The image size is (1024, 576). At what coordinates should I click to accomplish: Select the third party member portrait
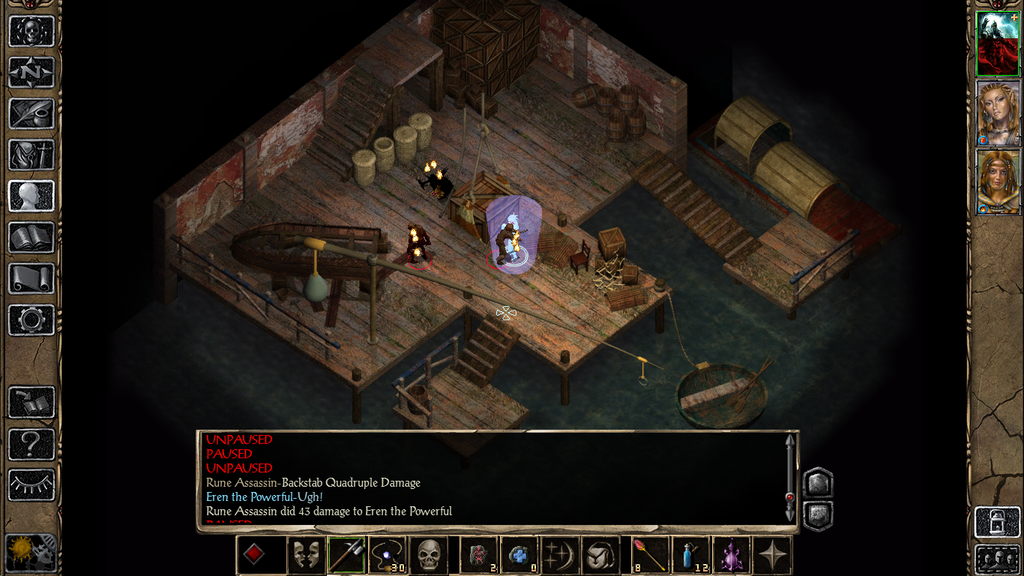(997, 182)
